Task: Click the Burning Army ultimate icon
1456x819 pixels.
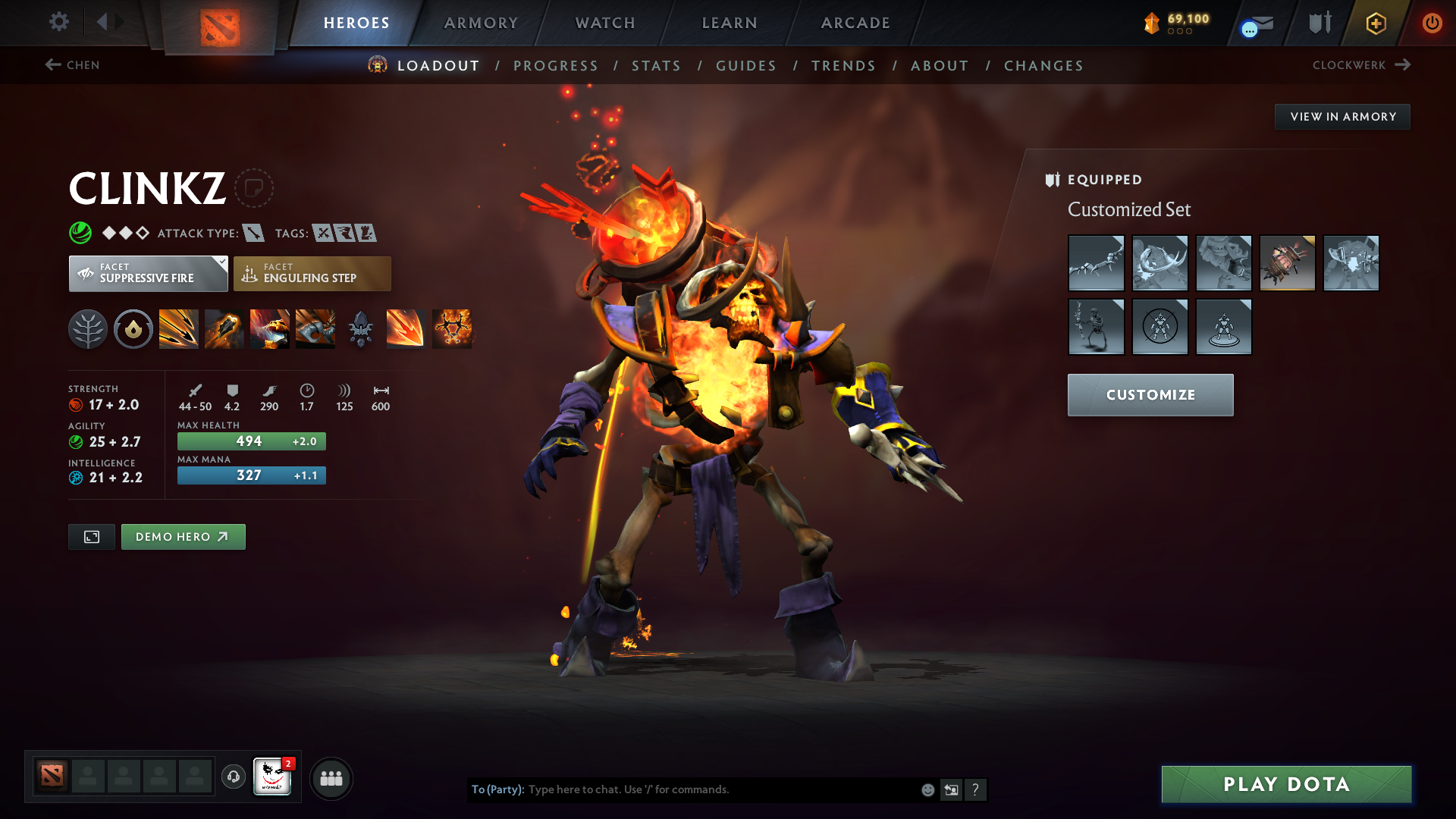Action: (x=451, y=328)
